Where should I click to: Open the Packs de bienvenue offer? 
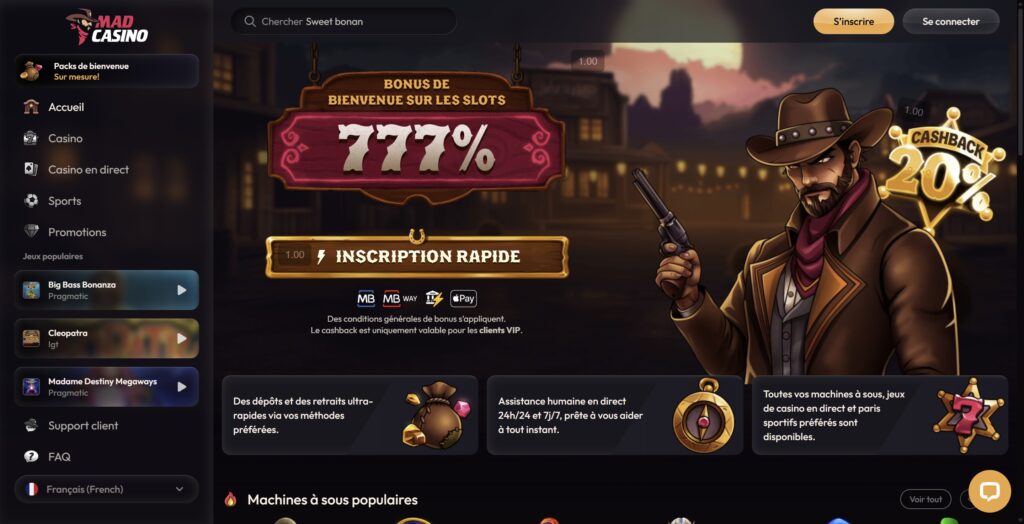106,71
